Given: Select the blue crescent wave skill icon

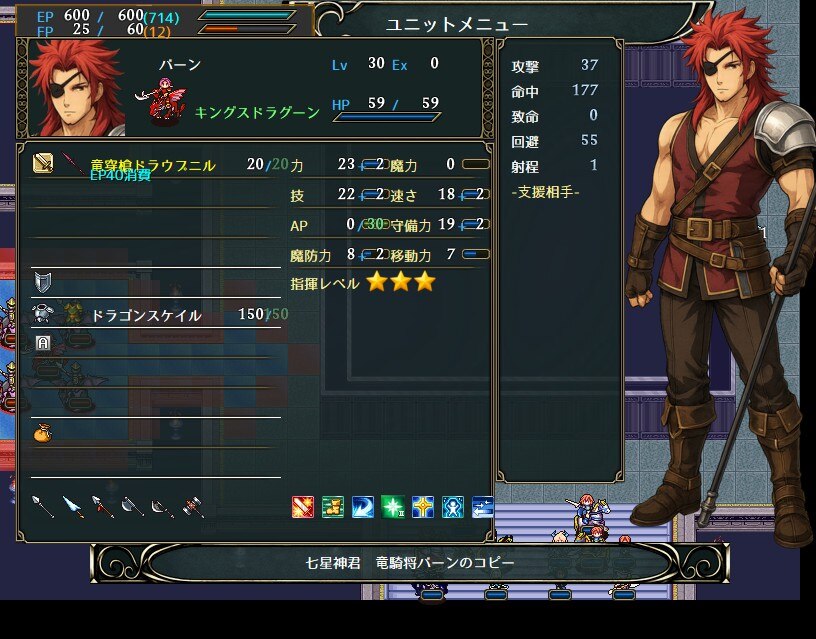Looking at the screenshot, I should 362,507.
